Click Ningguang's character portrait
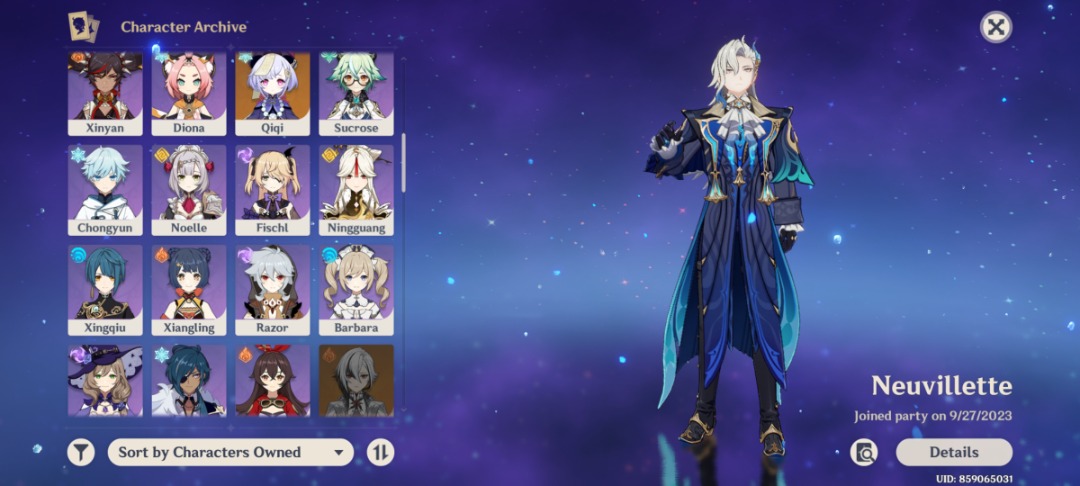Viewport: 1080px width, 486px height. [x=356, y=190]
